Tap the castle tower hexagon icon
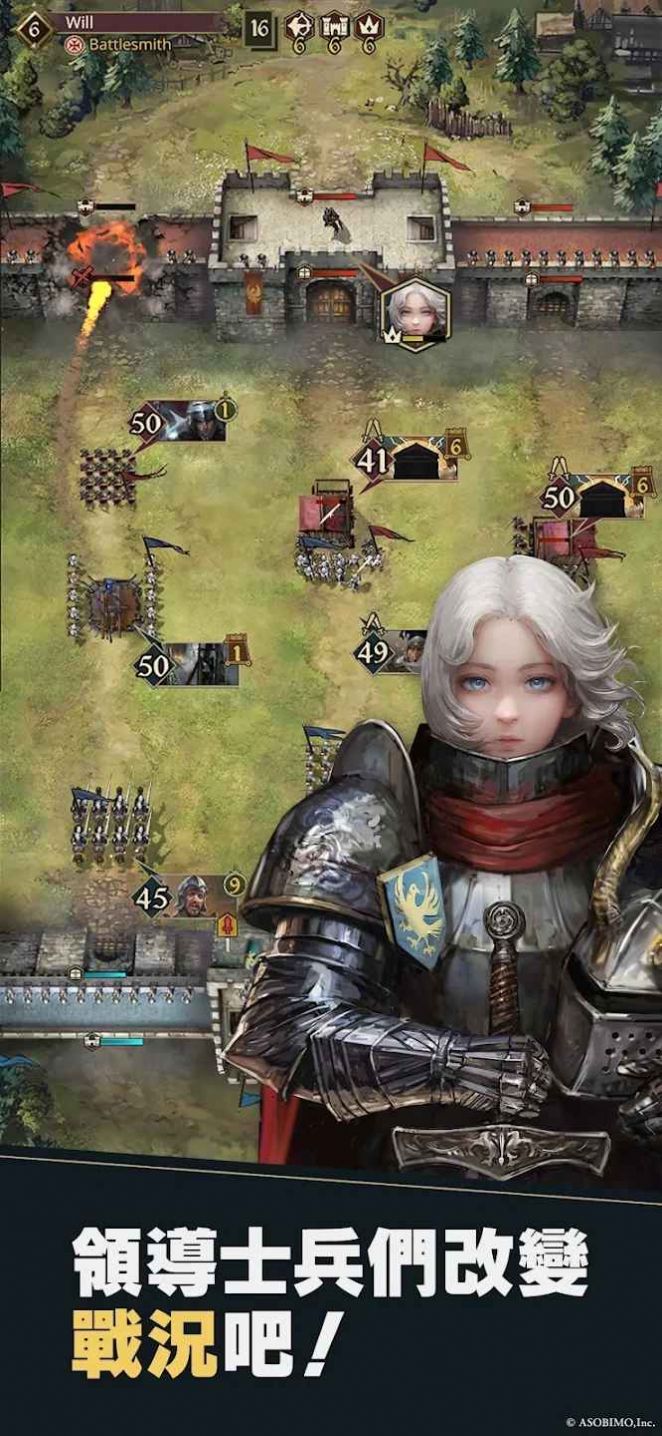 pos(334,25)
